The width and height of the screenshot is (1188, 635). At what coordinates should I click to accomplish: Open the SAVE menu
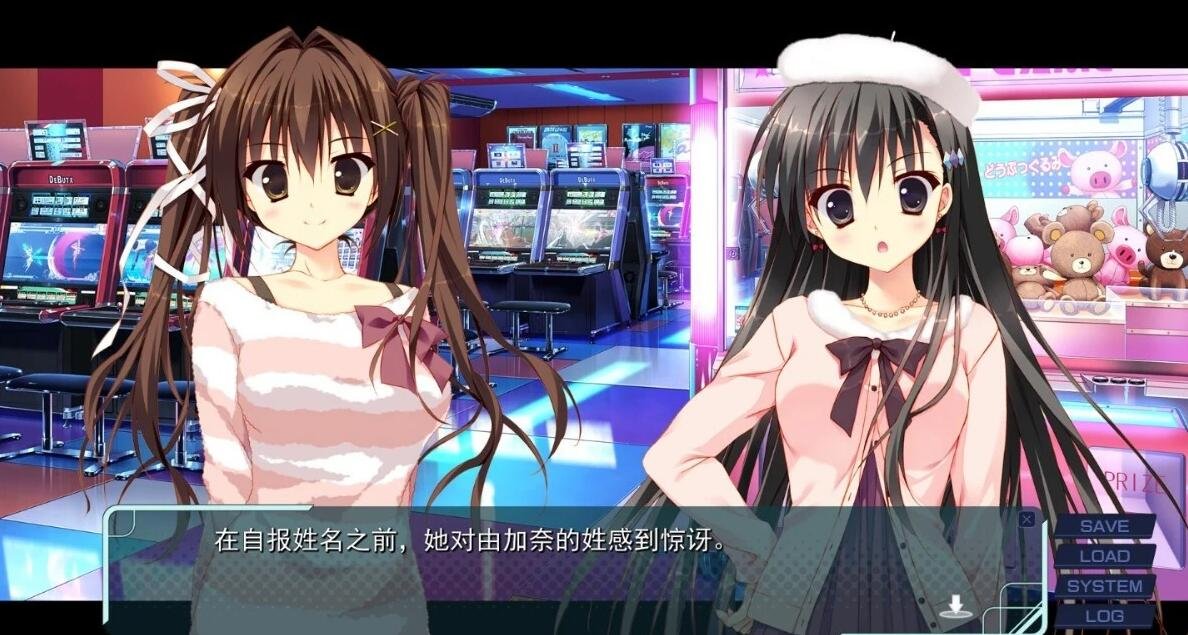click(x=1104, y=526)
